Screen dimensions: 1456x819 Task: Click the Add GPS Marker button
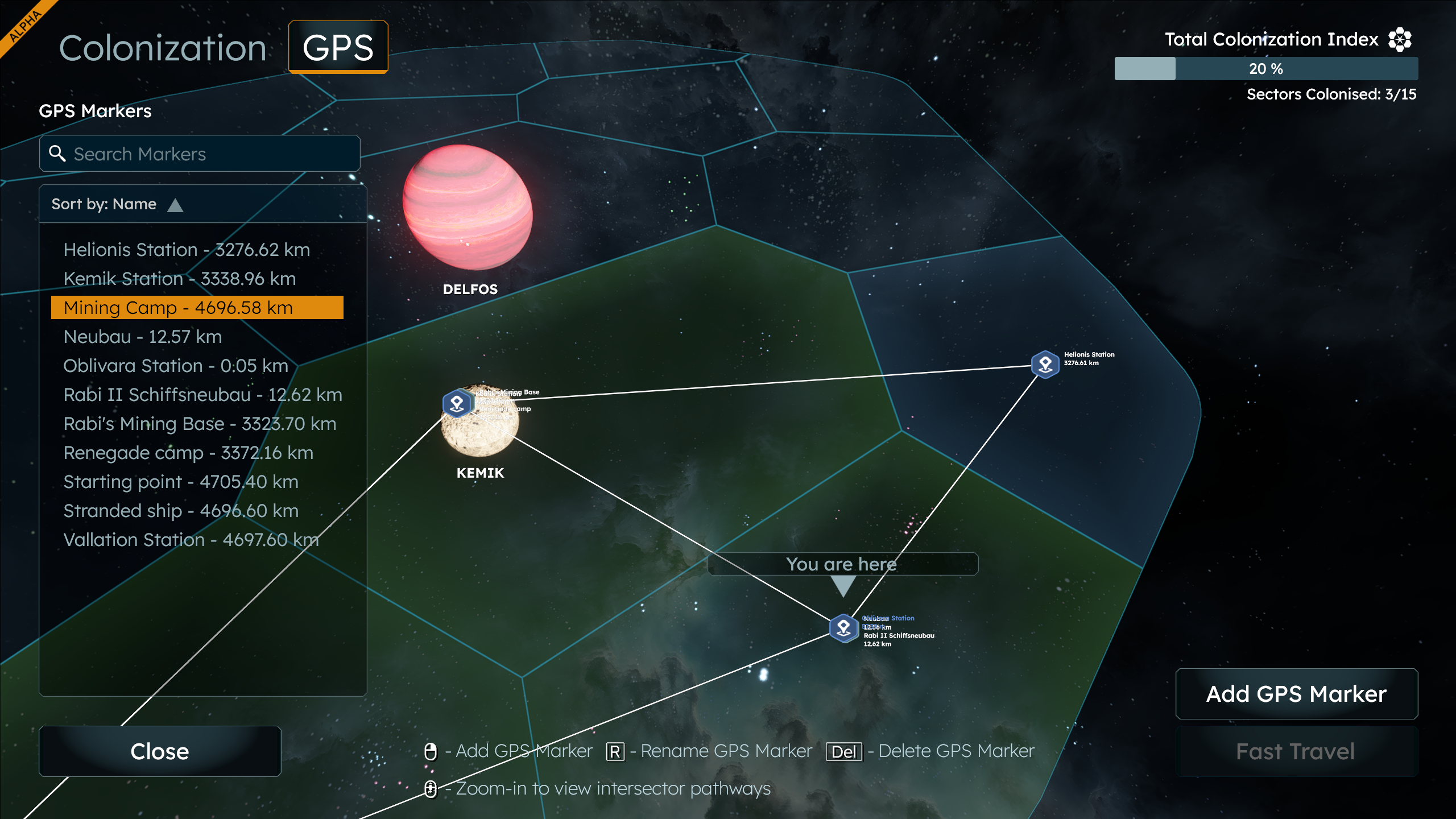1296,694
